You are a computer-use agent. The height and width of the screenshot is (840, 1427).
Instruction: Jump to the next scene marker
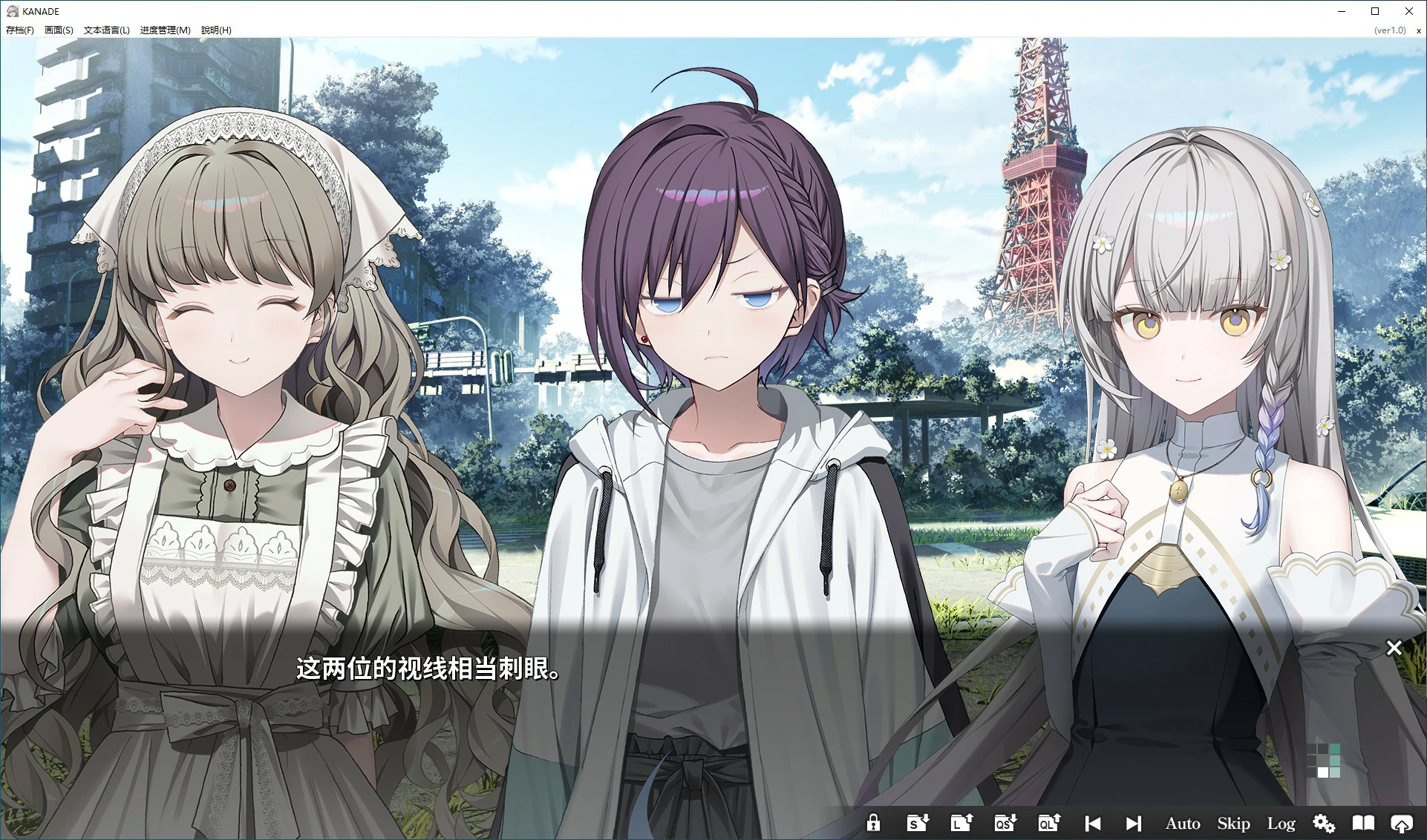point(1134,822)
